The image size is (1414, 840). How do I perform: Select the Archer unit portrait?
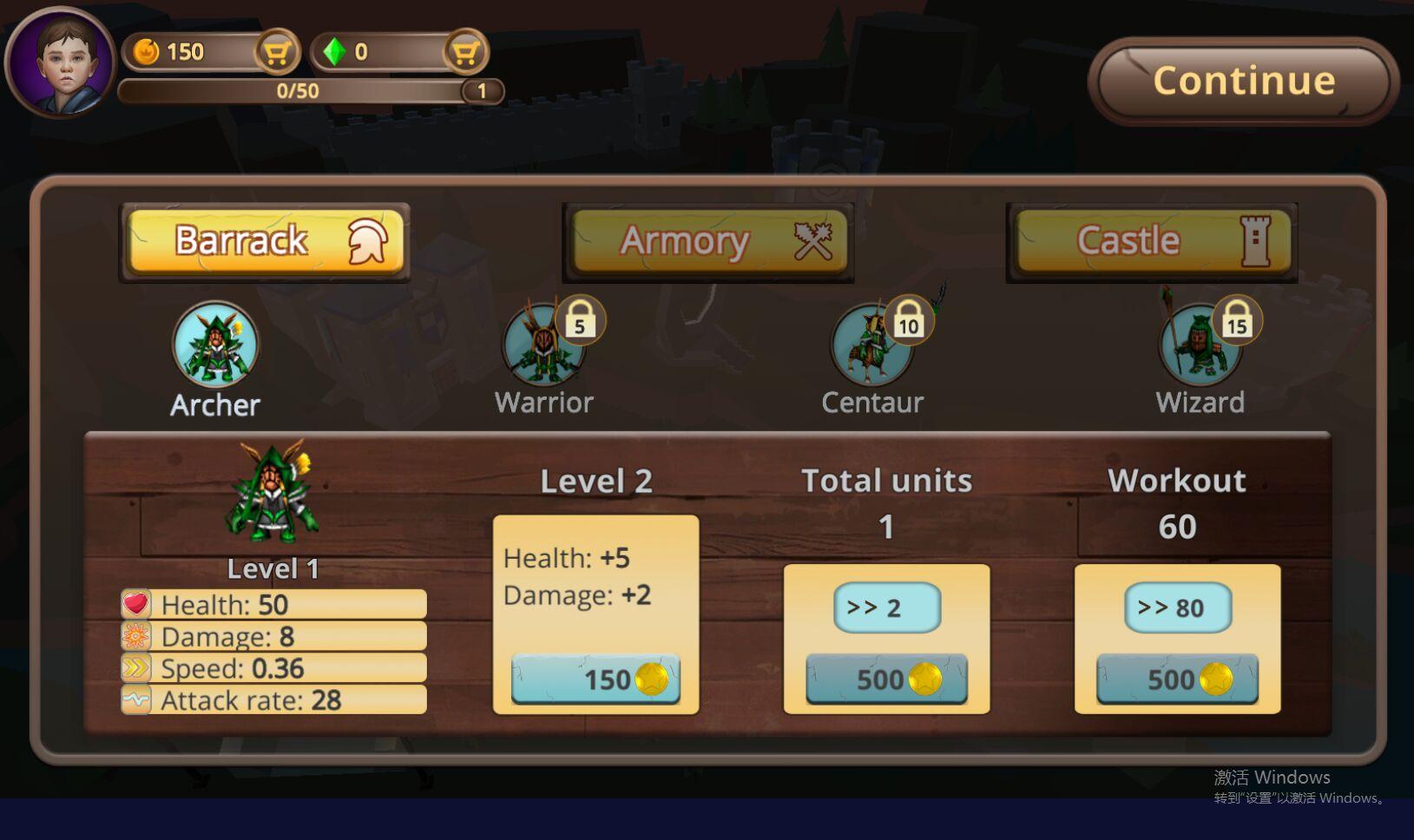(x=215, y=345)
